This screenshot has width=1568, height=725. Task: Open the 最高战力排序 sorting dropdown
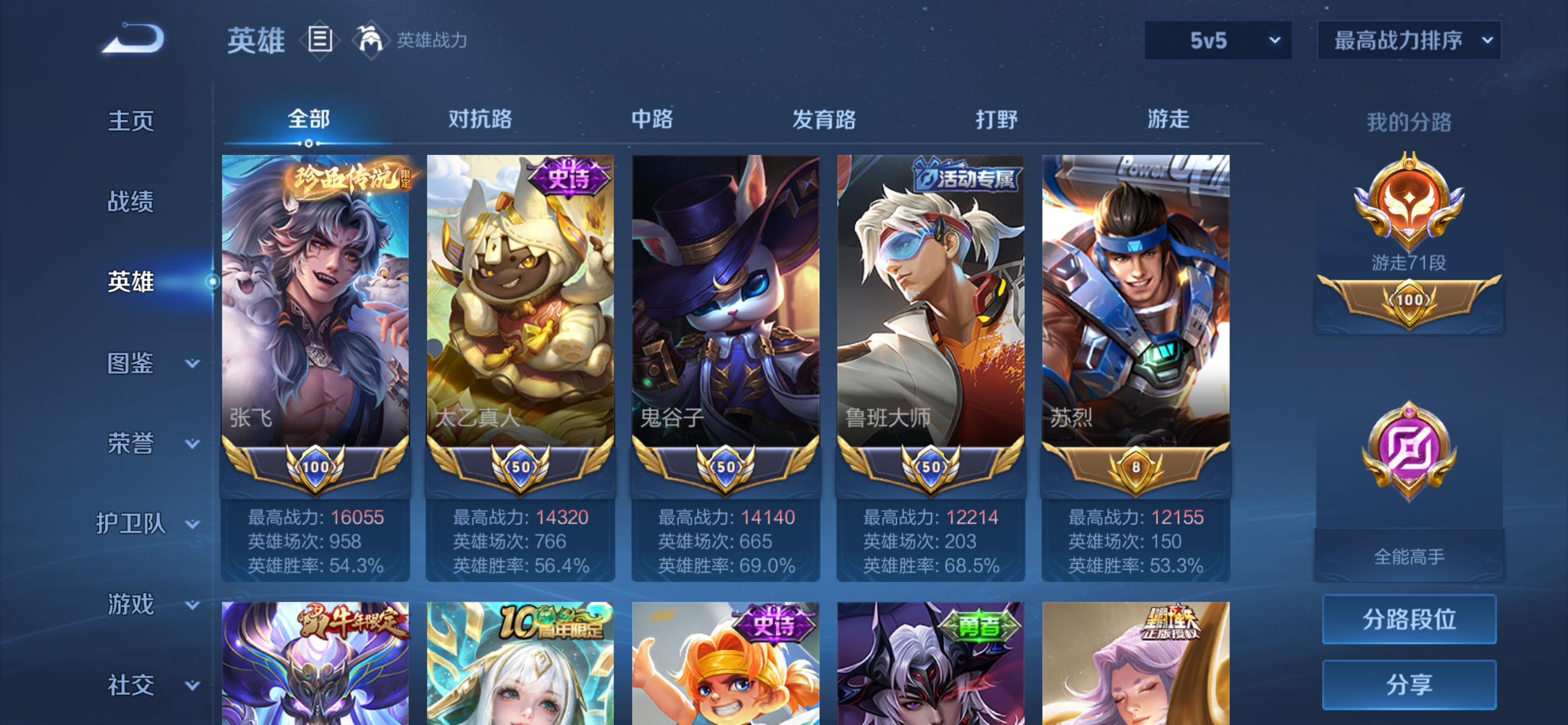[x=1409, y=40]
